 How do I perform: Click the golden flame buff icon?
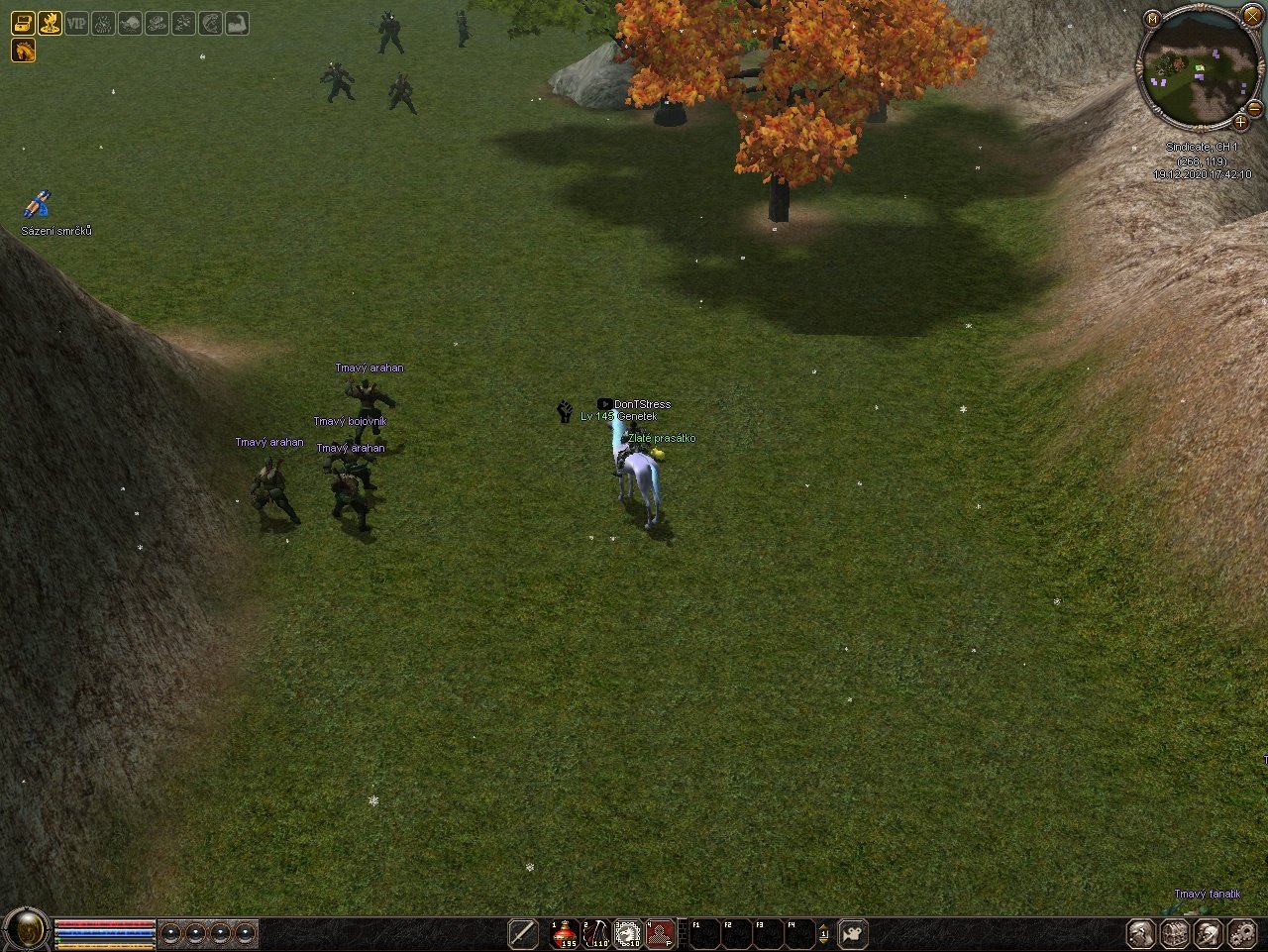click(x=50, y=23)
